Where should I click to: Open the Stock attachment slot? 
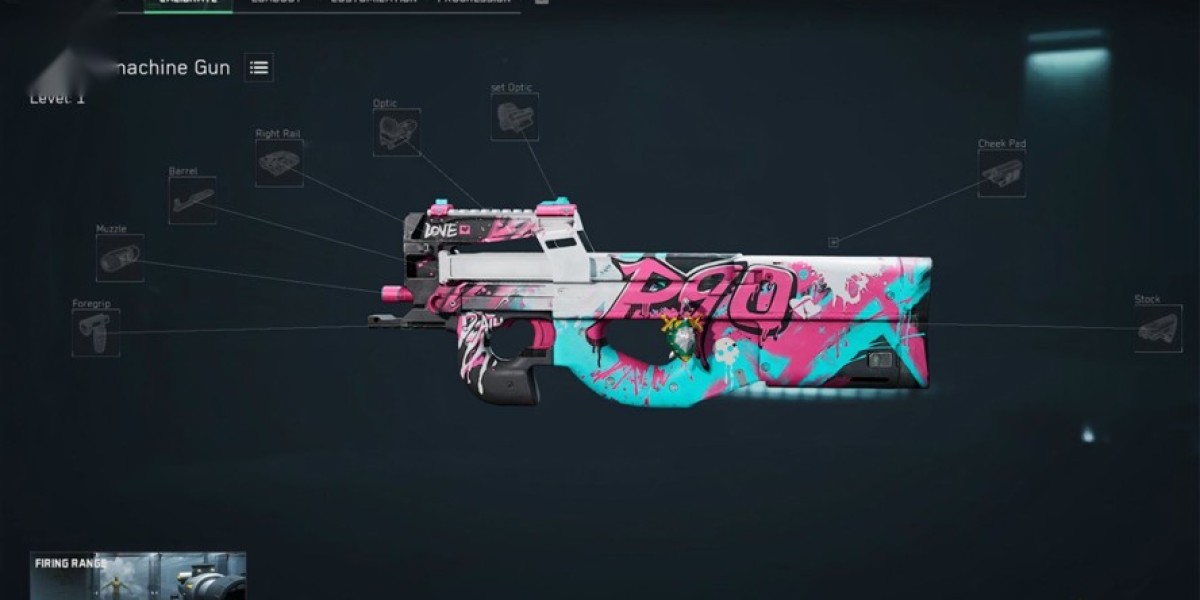click(1159, 328)
